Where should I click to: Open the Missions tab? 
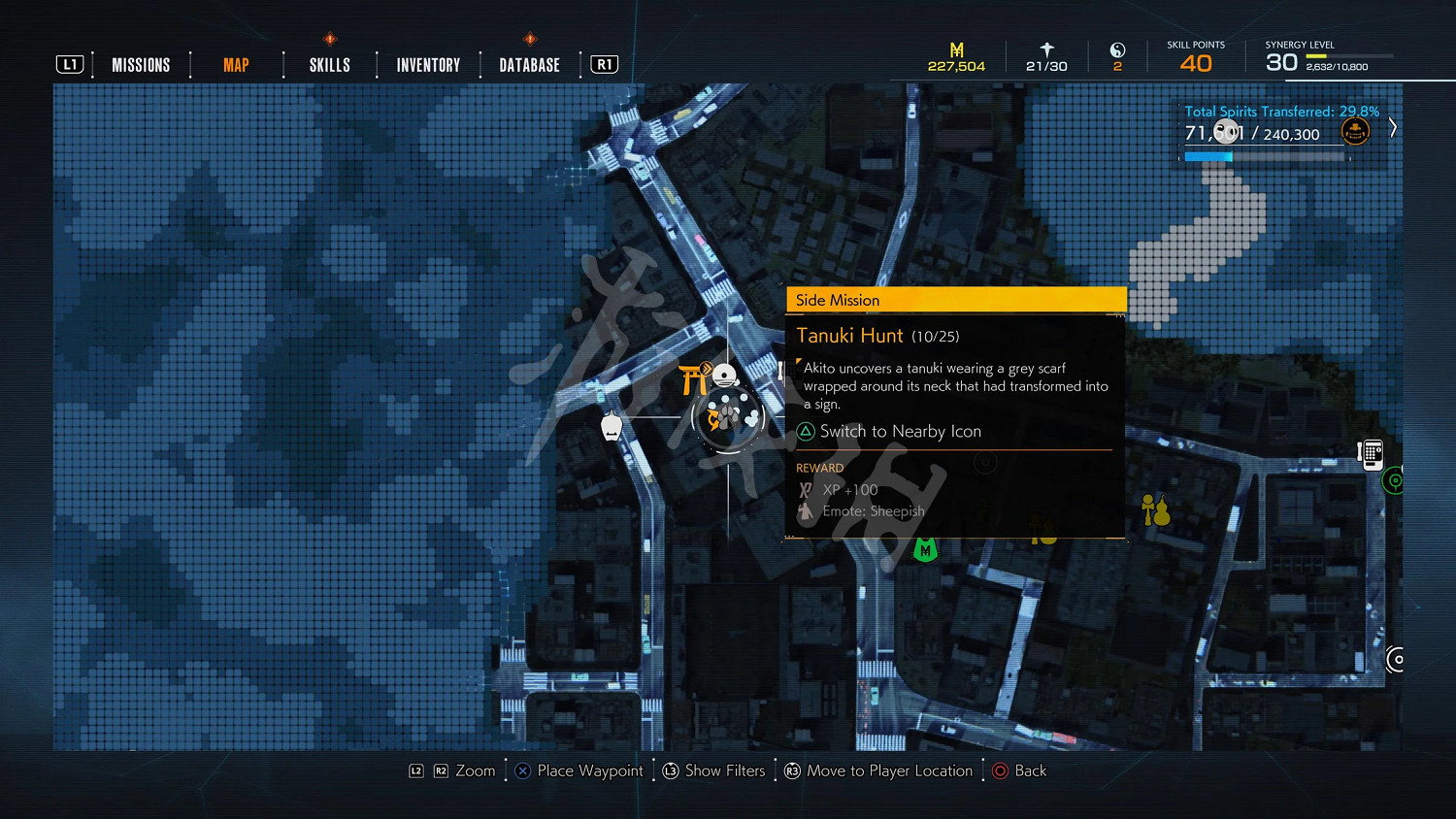[141, 65]
